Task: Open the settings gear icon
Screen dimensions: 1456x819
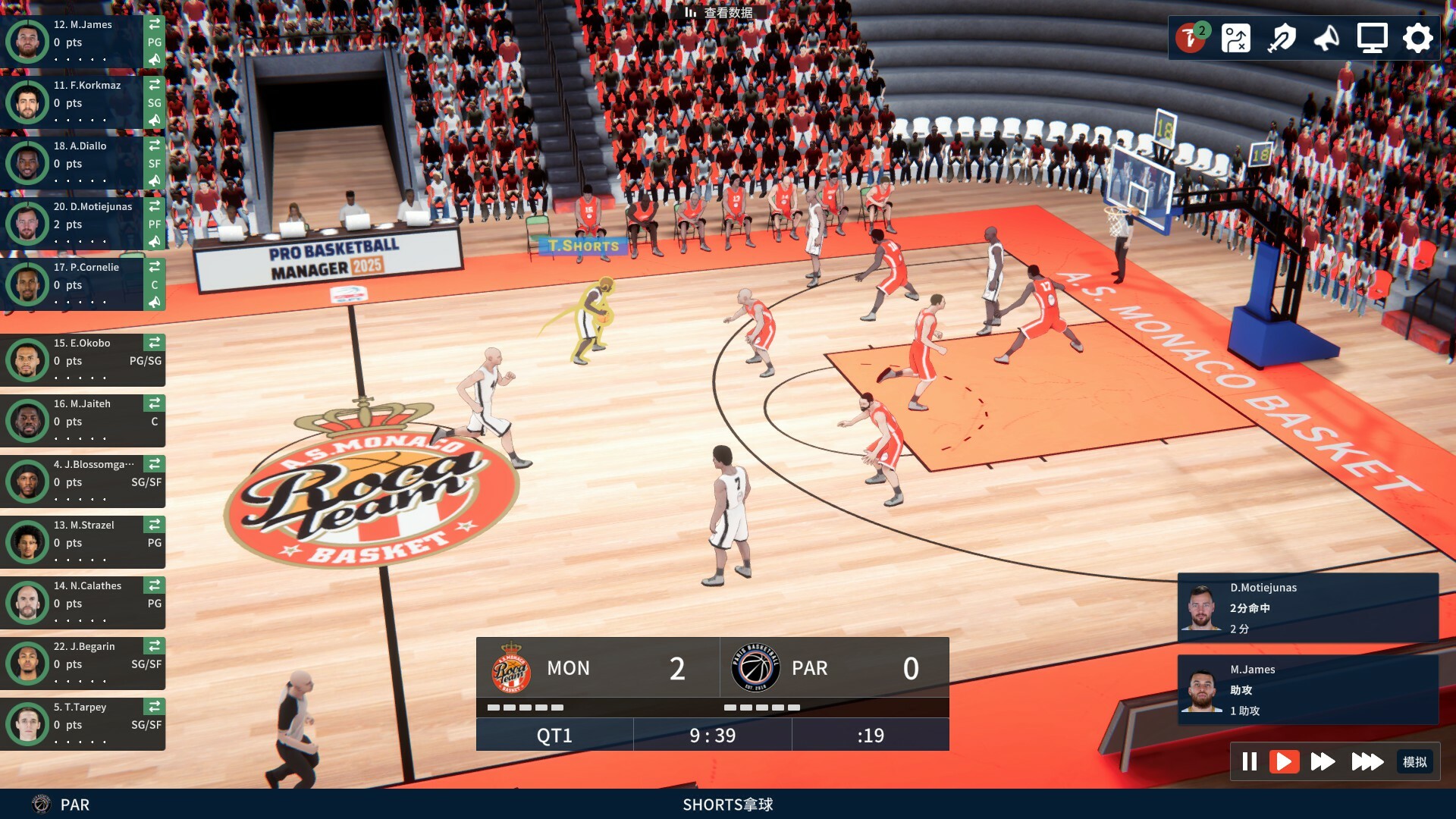Action: coord(1418,38)
